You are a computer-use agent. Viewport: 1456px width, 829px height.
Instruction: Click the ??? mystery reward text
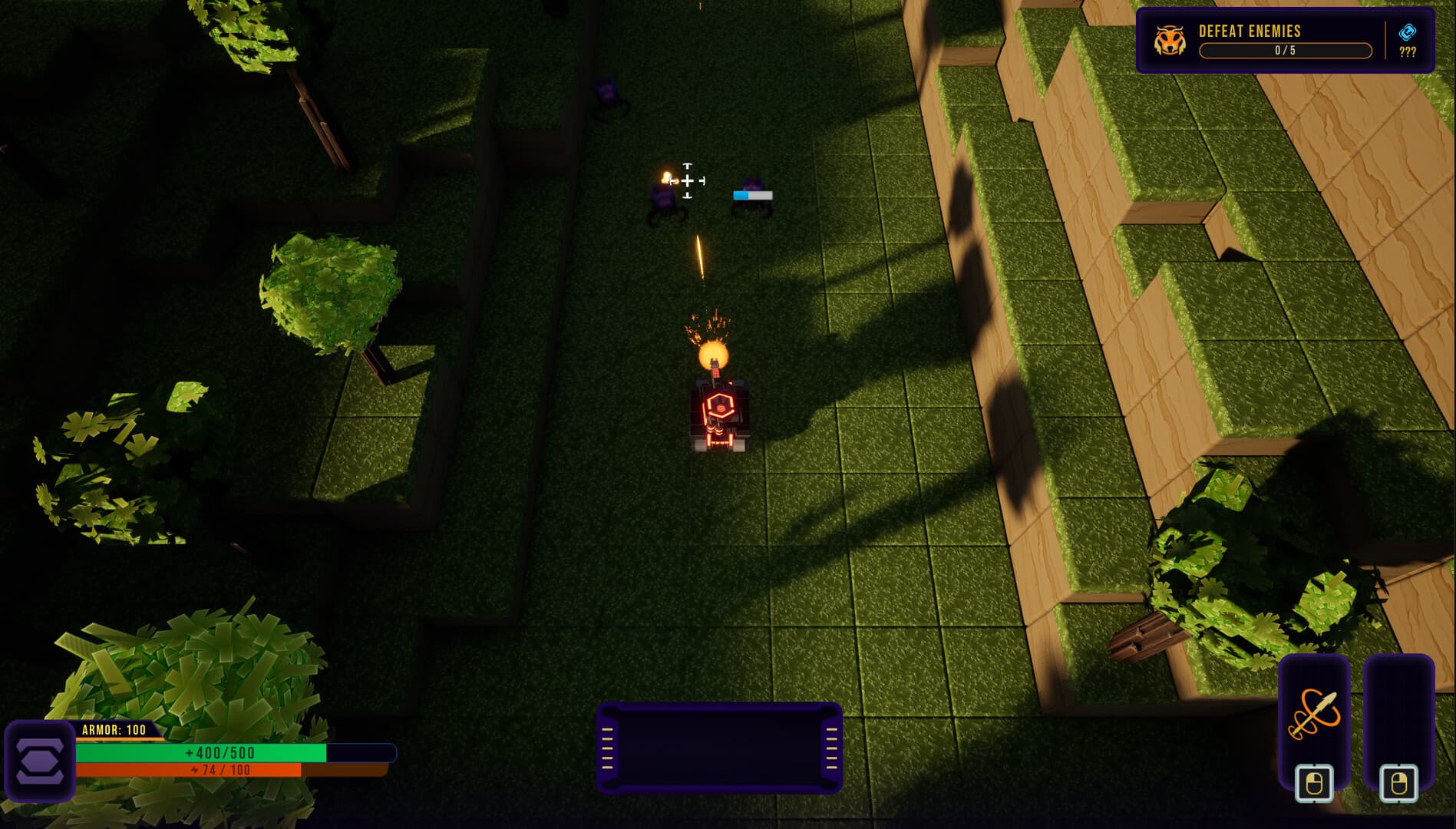coord(1408,53)
